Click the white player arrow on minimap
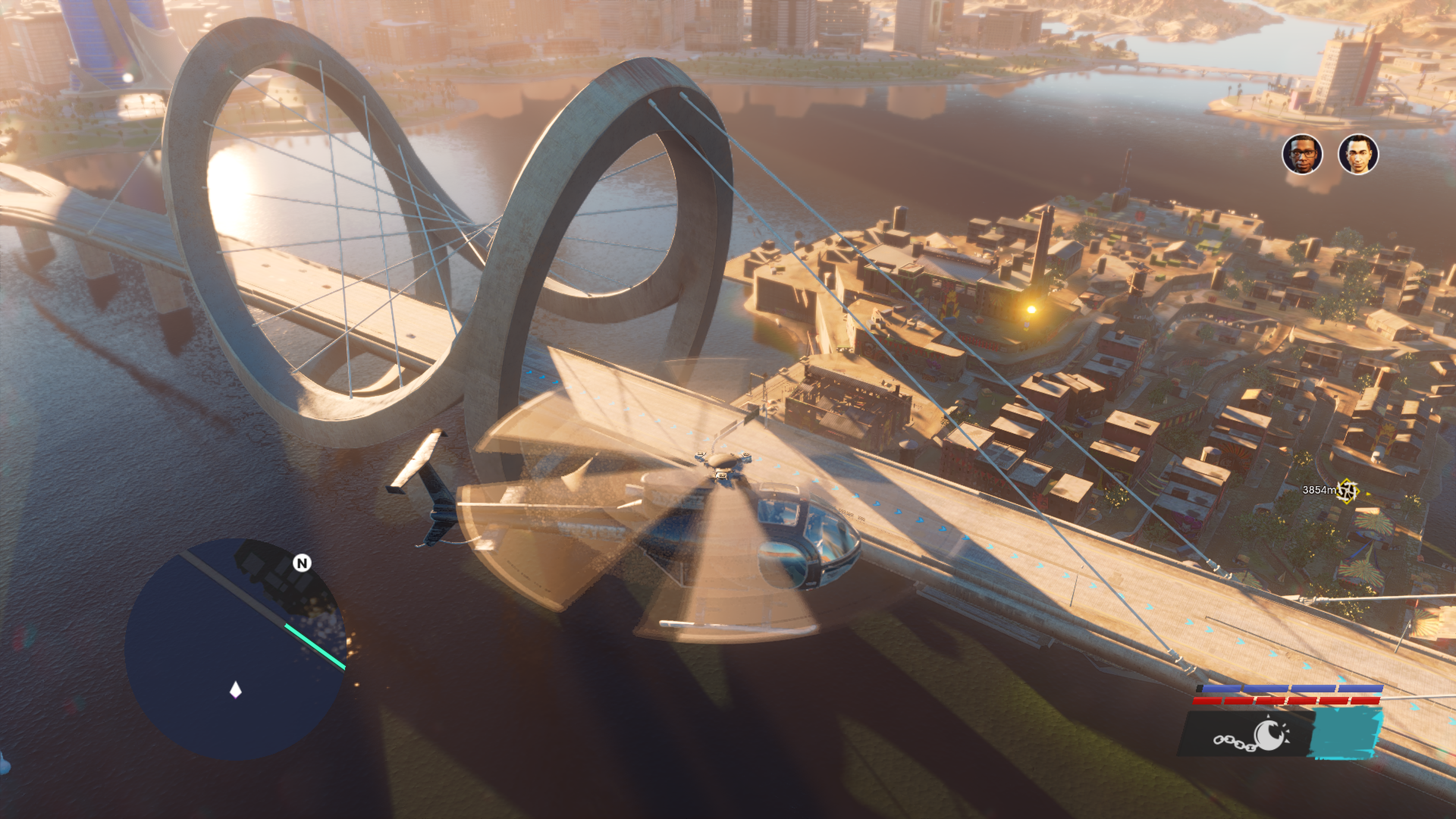The width and height of the screenshot is (1456, 819). tap(236, 690)
